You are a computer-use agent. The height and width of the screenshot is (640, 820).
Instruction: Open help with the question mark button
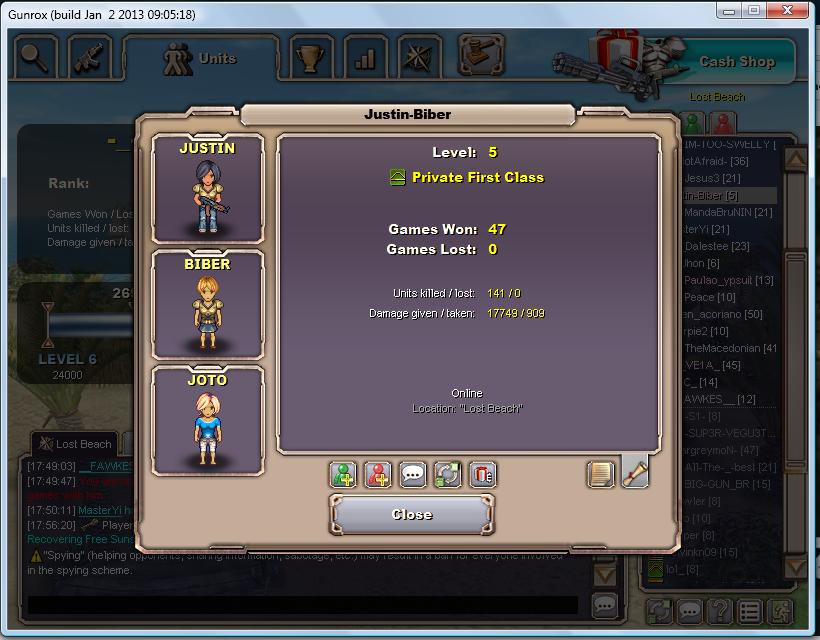pos(718,610)
